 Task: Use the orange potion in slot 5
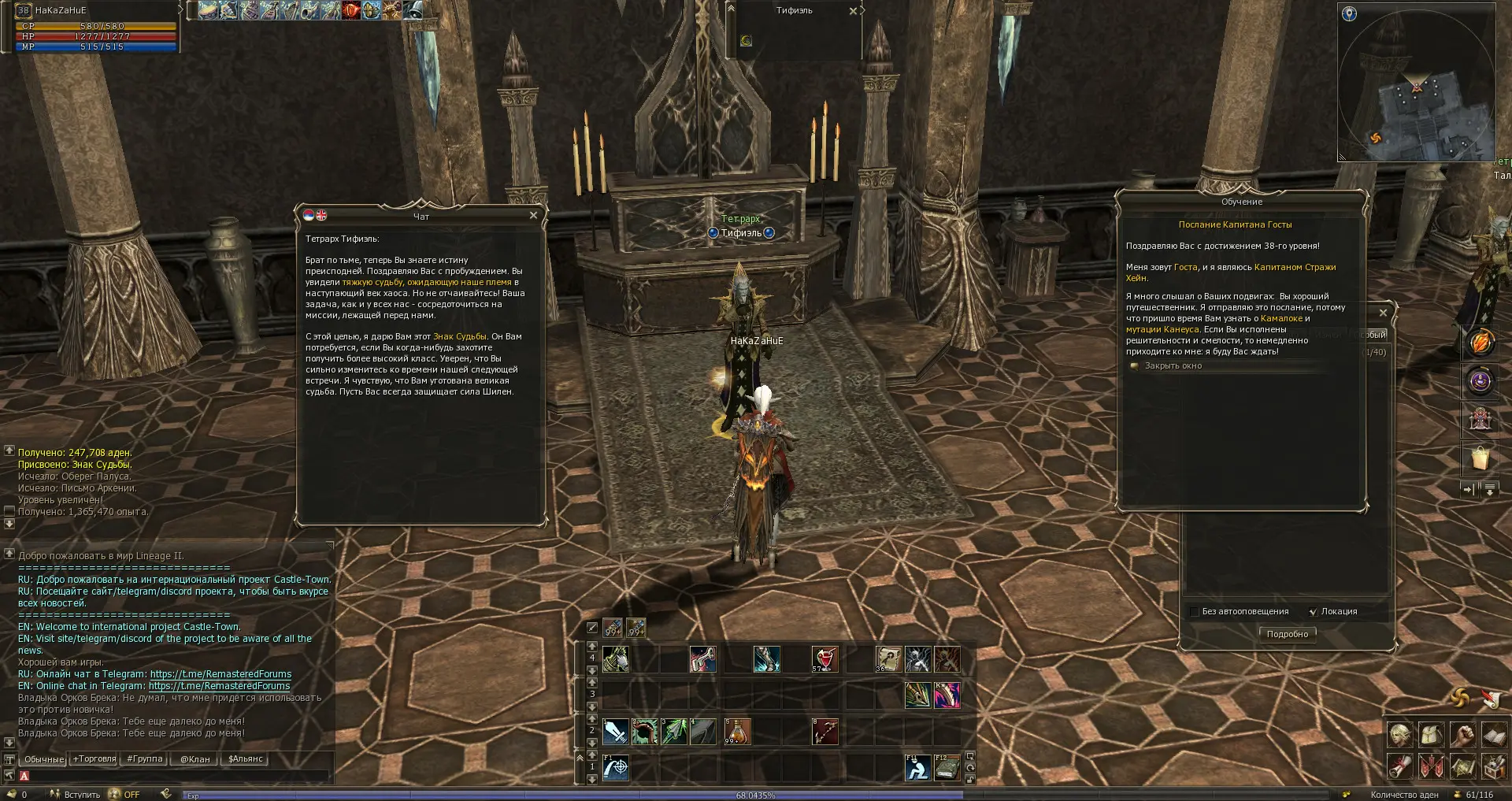coord(737,732)
